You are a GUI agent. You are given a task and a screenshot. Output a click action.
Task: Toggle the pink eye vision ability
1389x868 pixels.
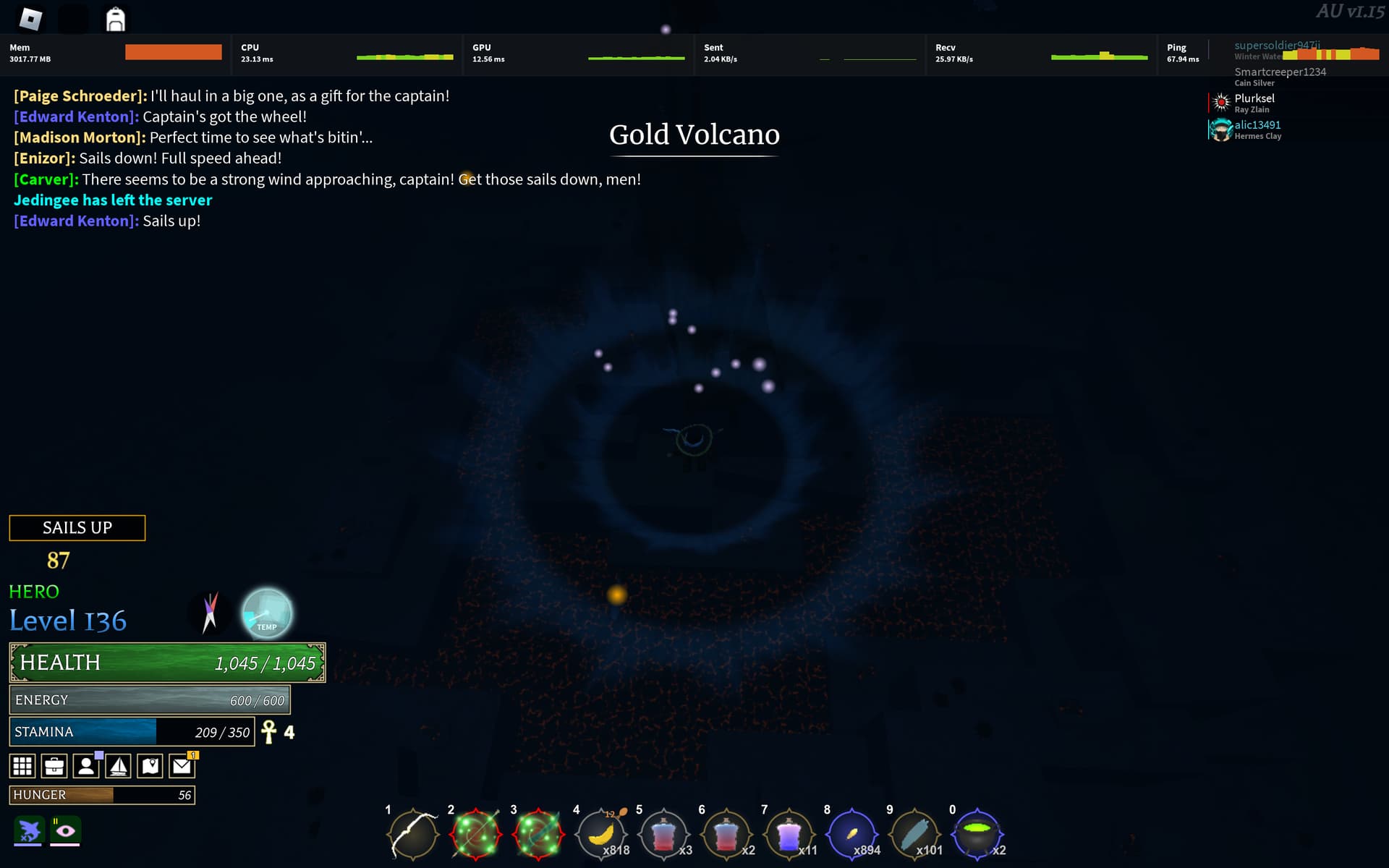67,831
